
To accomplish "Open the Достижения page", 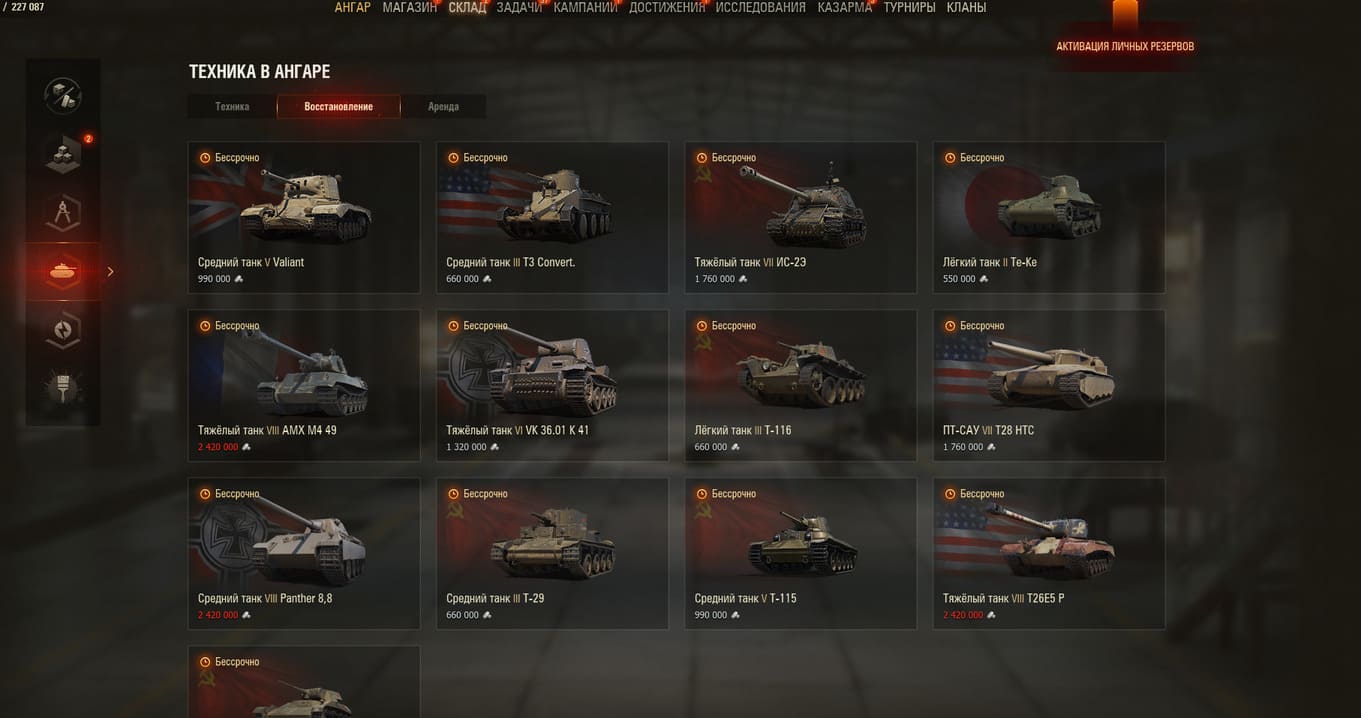I will pos(667,8).
